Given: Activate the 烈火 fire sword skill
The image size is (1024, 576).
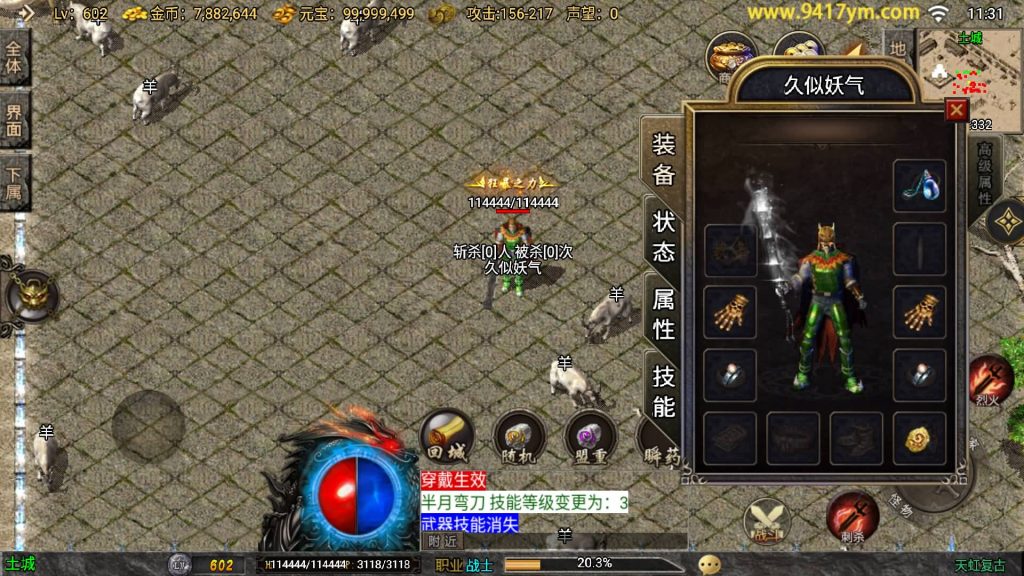Looking at the screenshot, I should pos(990,380).
